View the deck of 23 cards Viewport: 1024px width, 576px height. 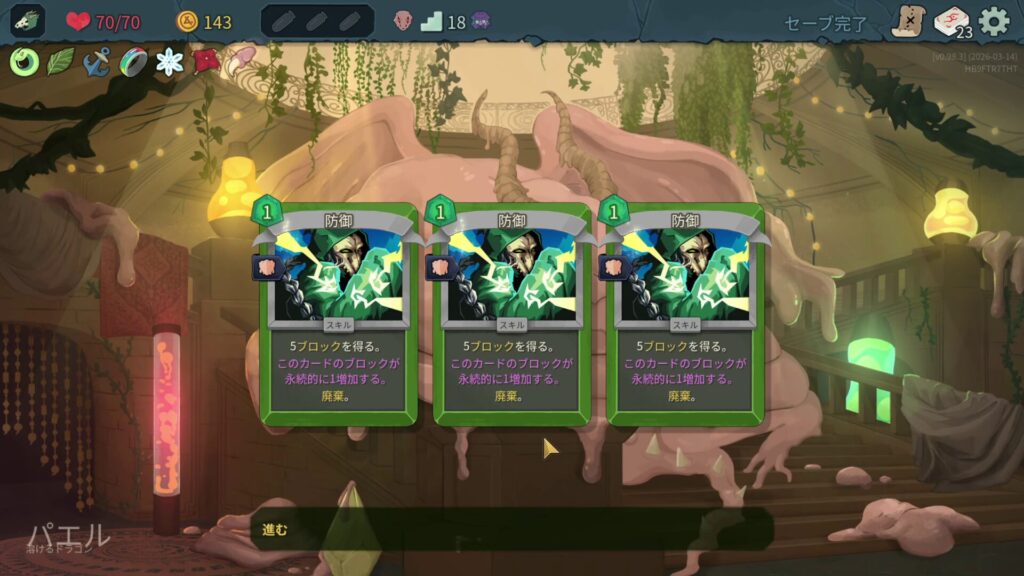(951, 21)
